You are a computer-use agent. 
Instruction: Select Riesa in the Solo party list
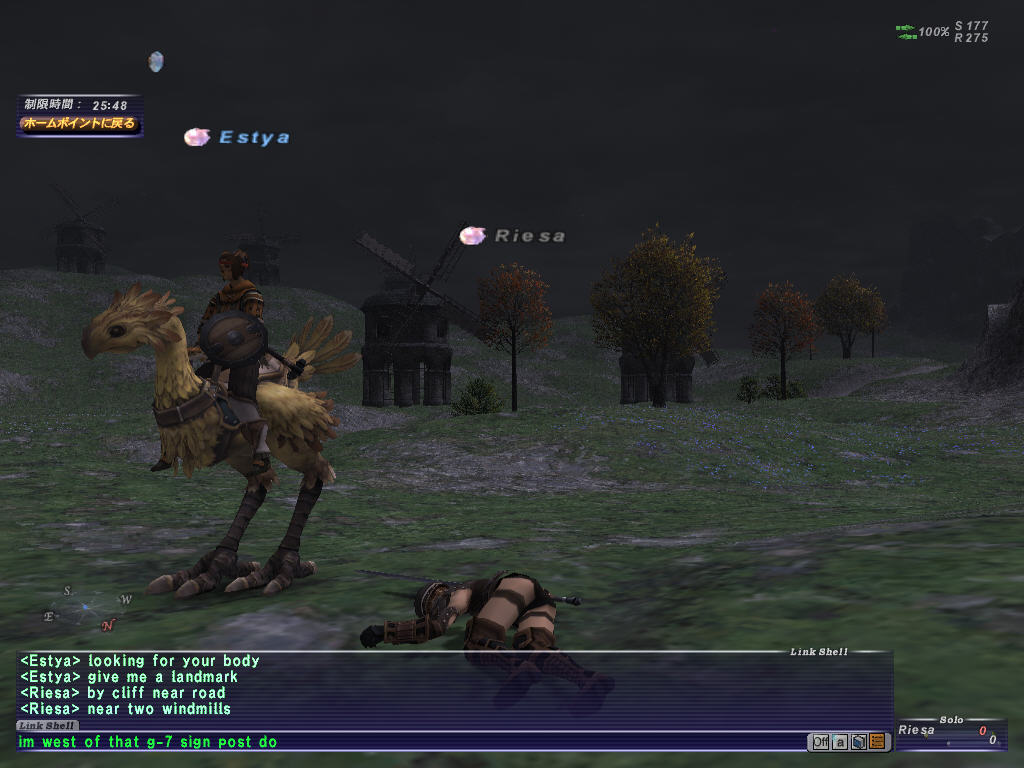(916, 730)
